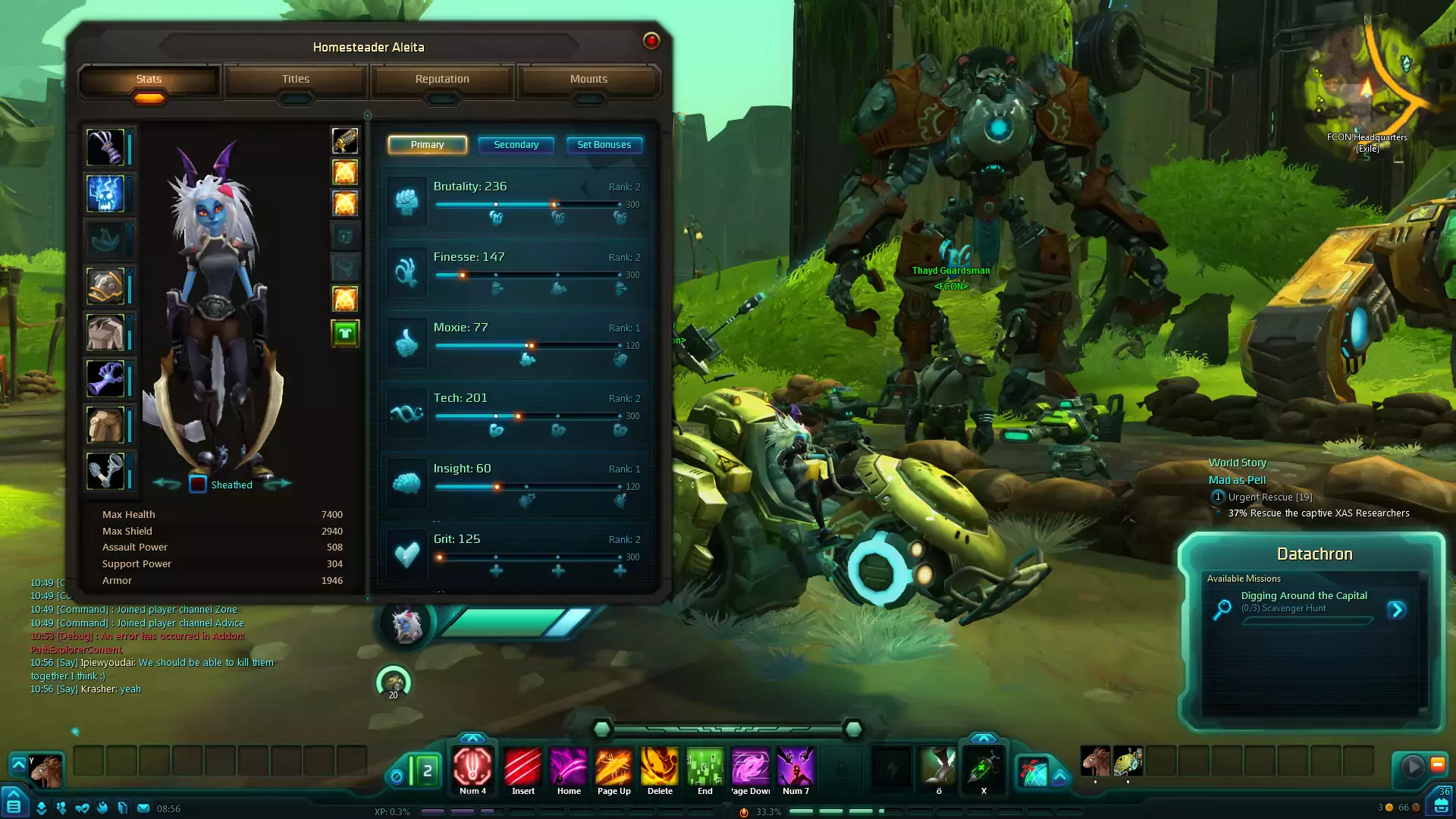This screenshot has width=1456, height=819.
Task: Switch to the Titles tab
Action: (x=296, y=80)
